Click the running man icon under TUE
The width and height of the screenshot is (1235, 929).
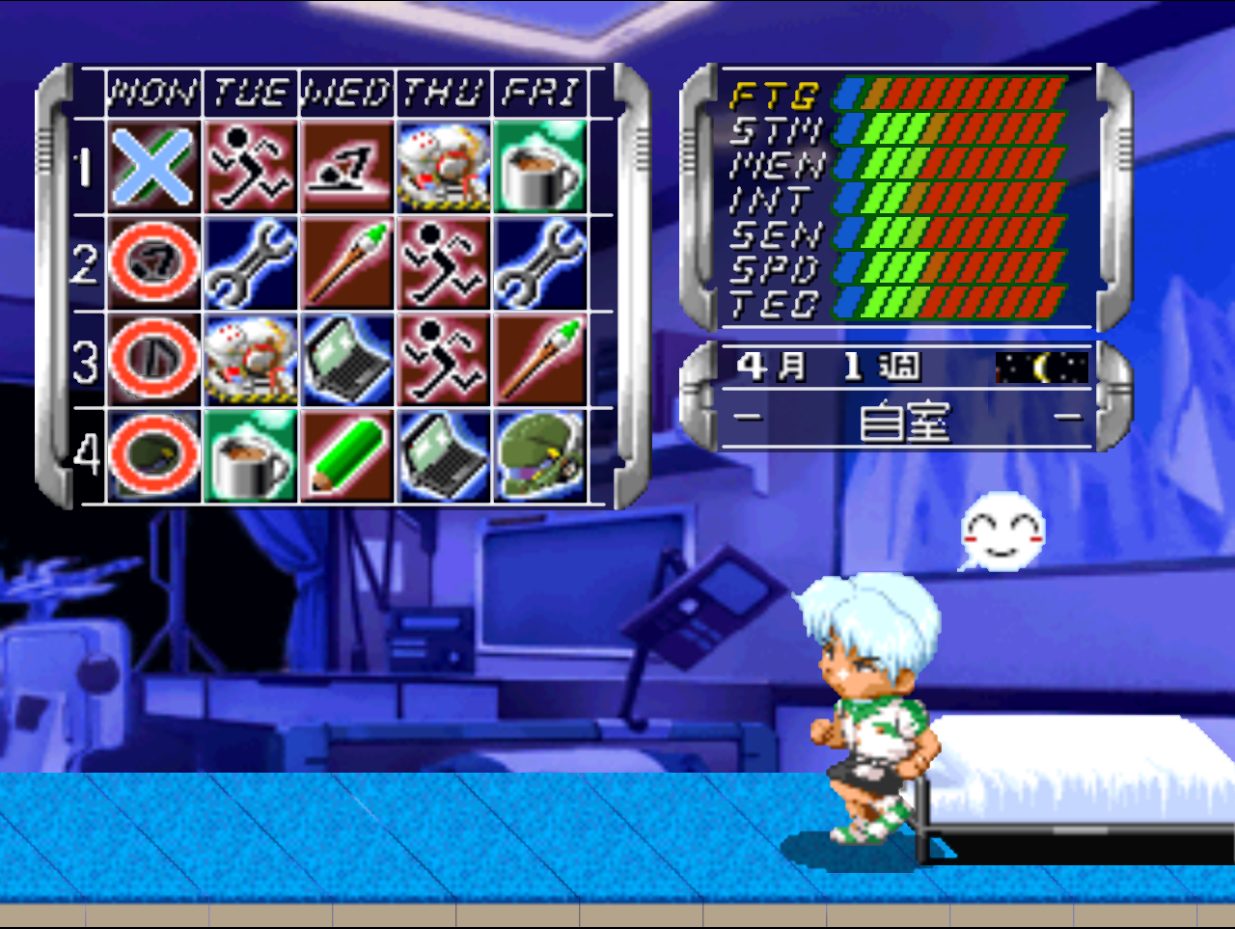250,167
